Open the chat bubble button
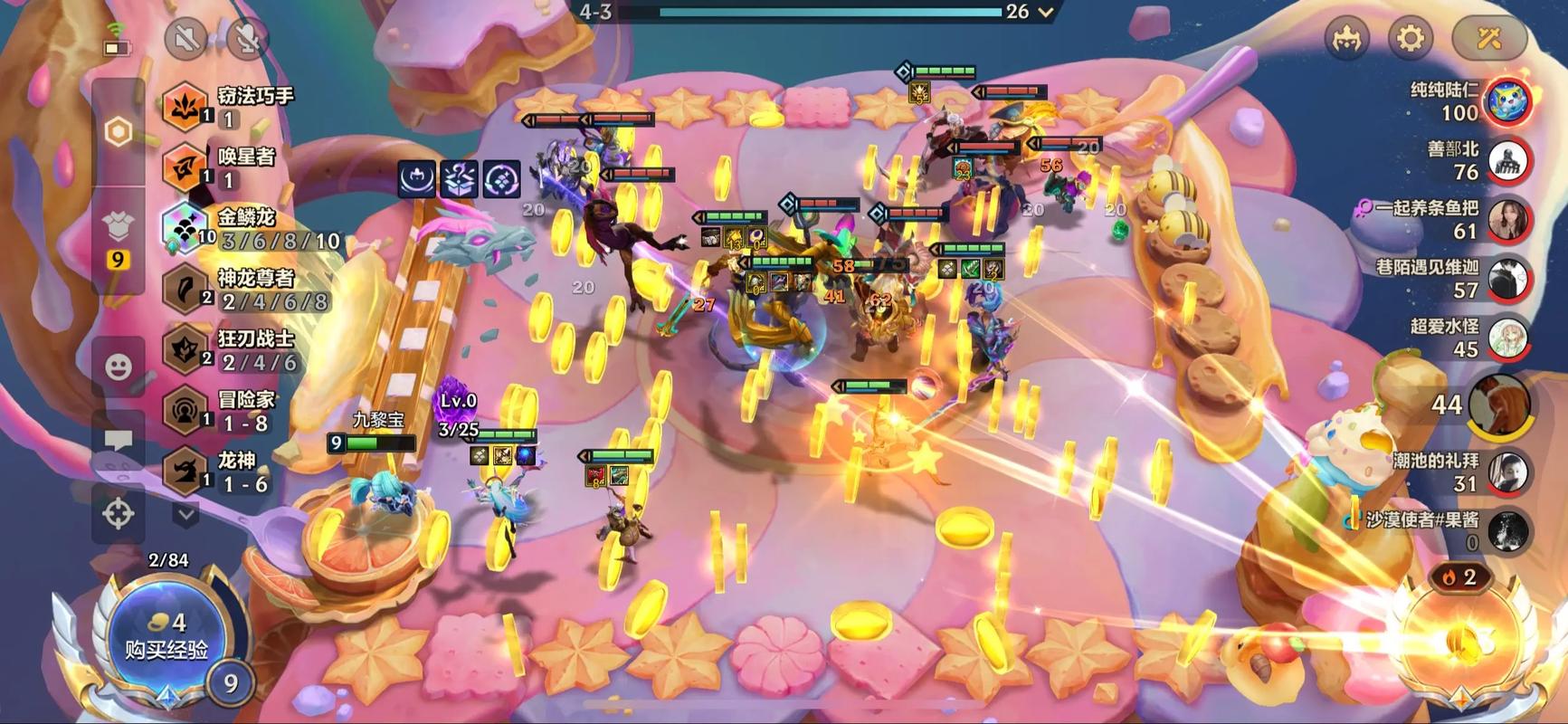1568x724 pixels. click(x=119, y=441)
